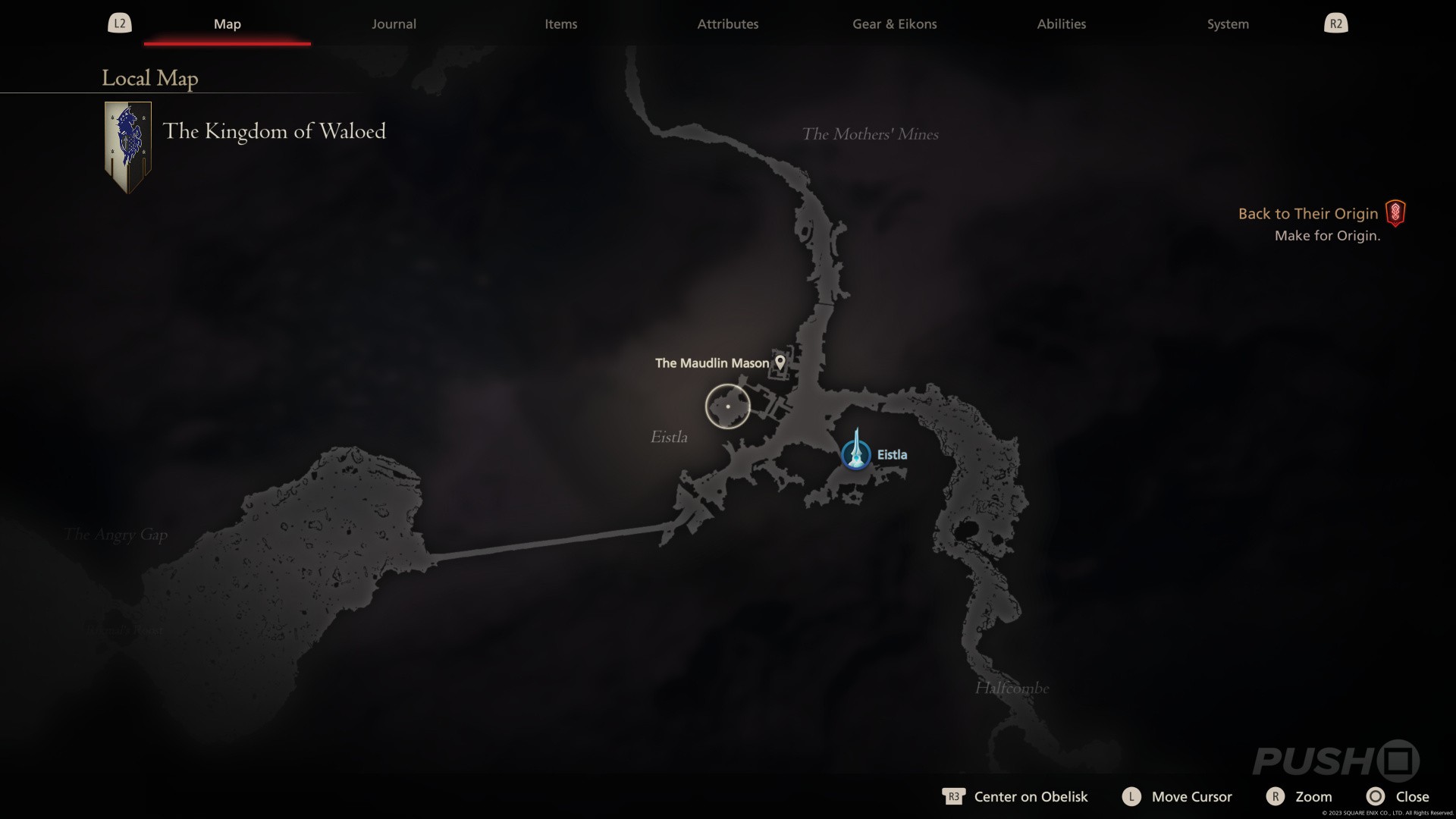
Task: Open the Gear & Eikons tab
Action: 894,24
